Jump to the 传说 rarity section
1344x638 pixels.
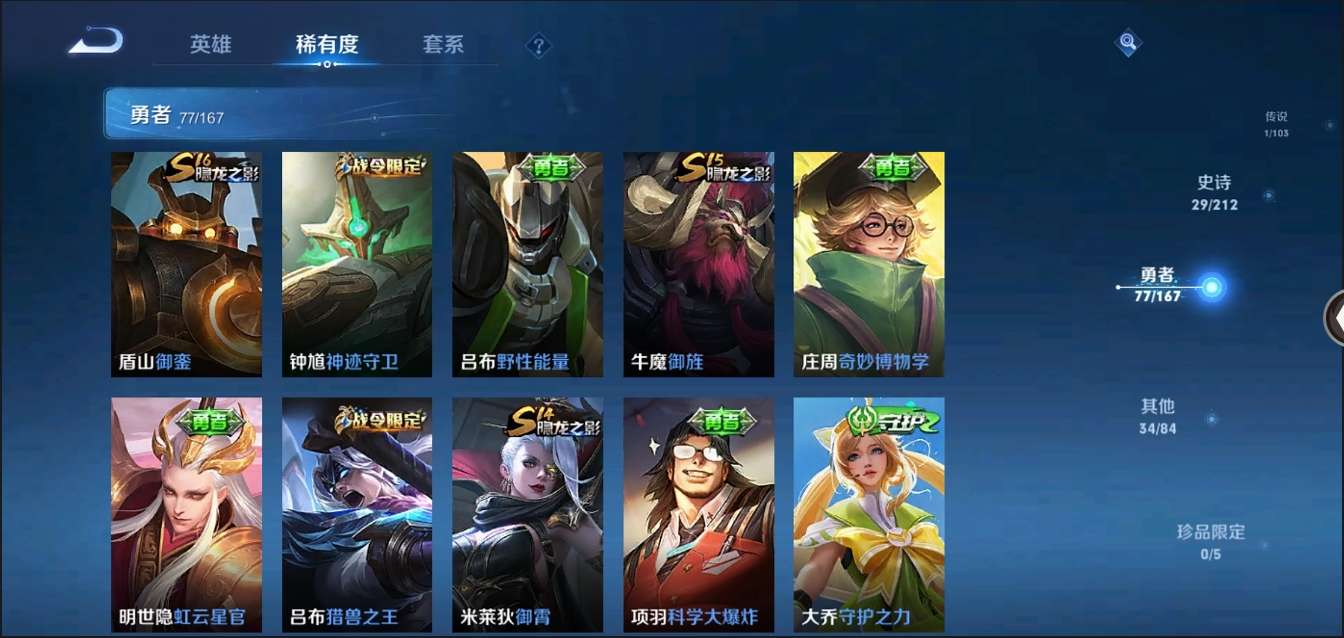coord(1276,124)
